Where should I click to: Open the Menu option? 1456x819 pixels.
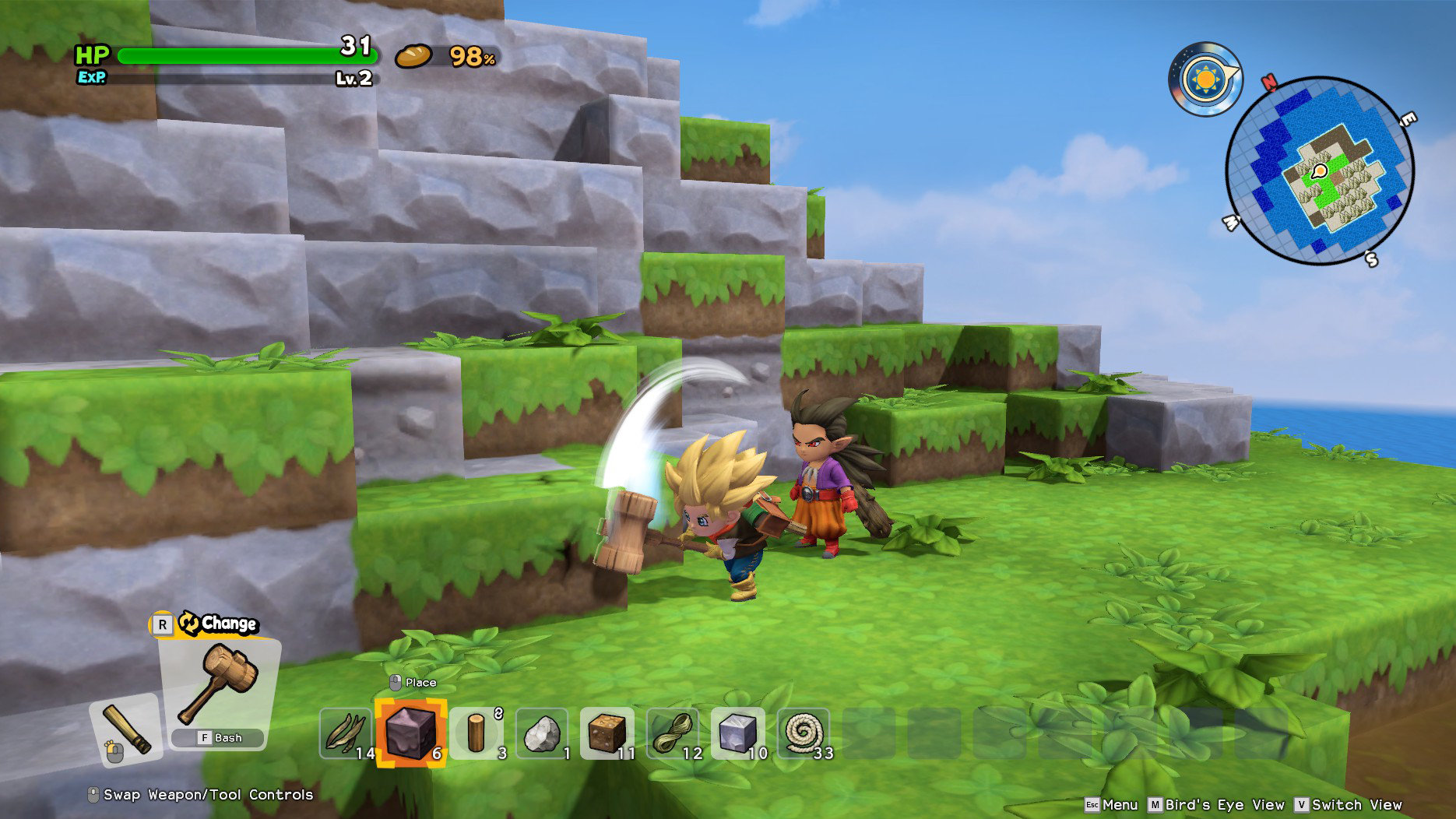1112,804
